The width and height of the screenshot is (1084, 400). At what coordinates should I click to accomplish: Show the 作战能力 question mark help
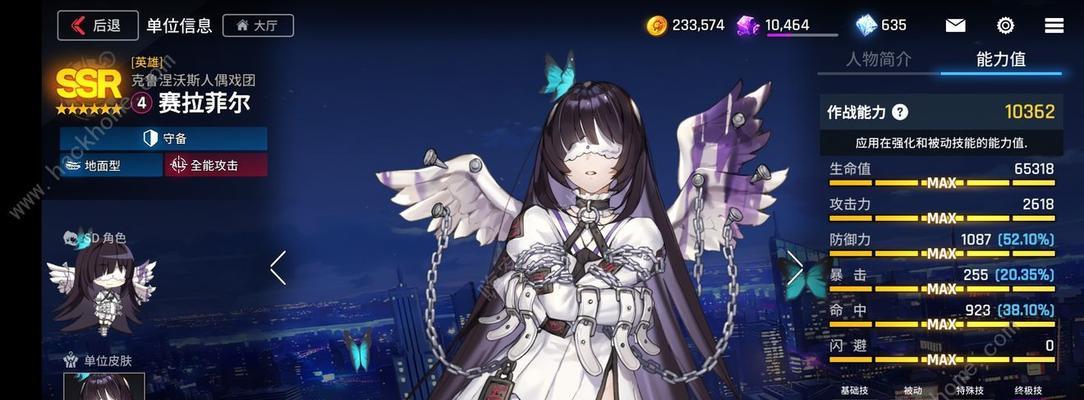[900, 113]
